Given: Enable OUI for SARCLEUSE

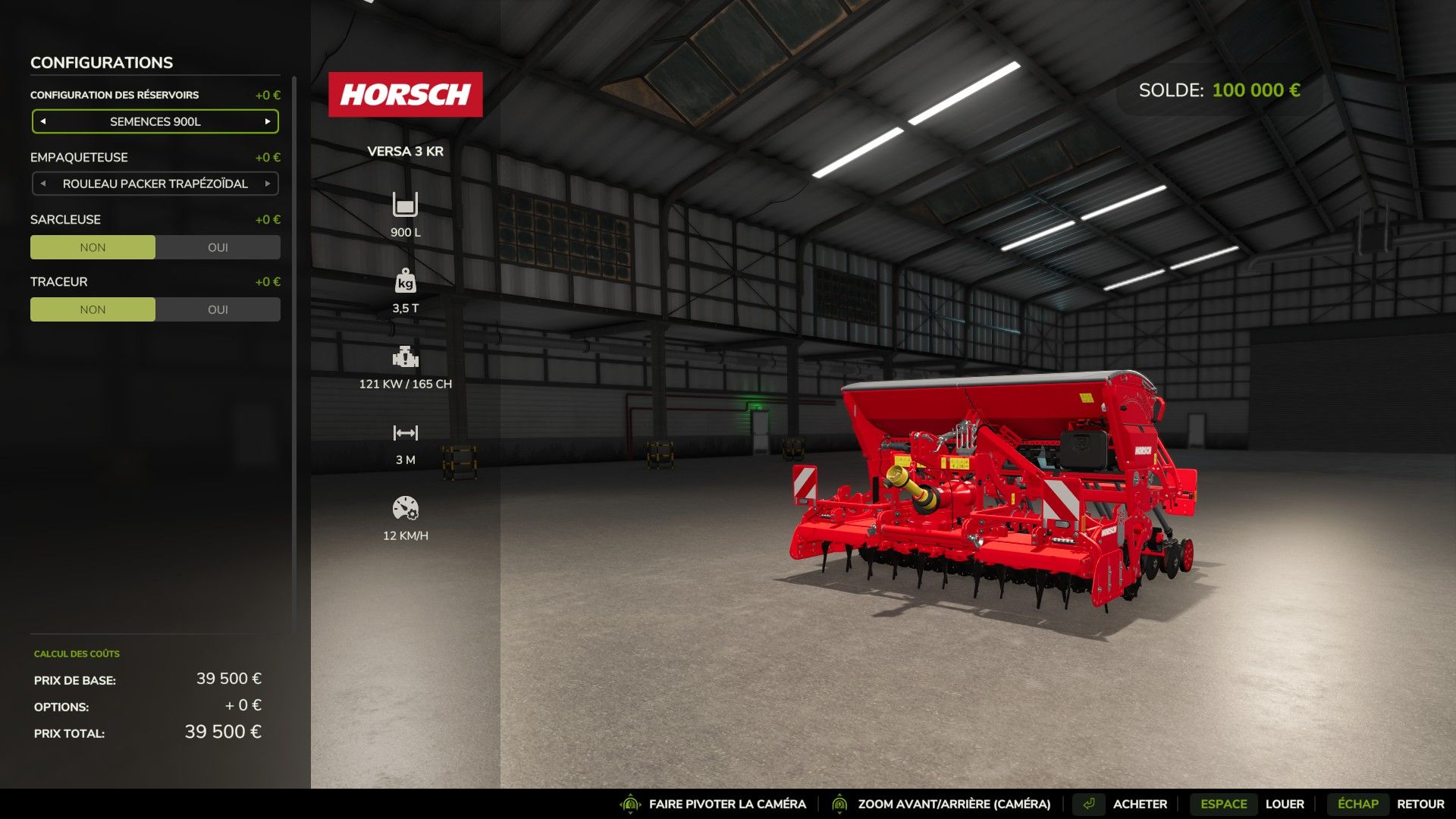Looking at the screenshot, I should pos(218,246).
